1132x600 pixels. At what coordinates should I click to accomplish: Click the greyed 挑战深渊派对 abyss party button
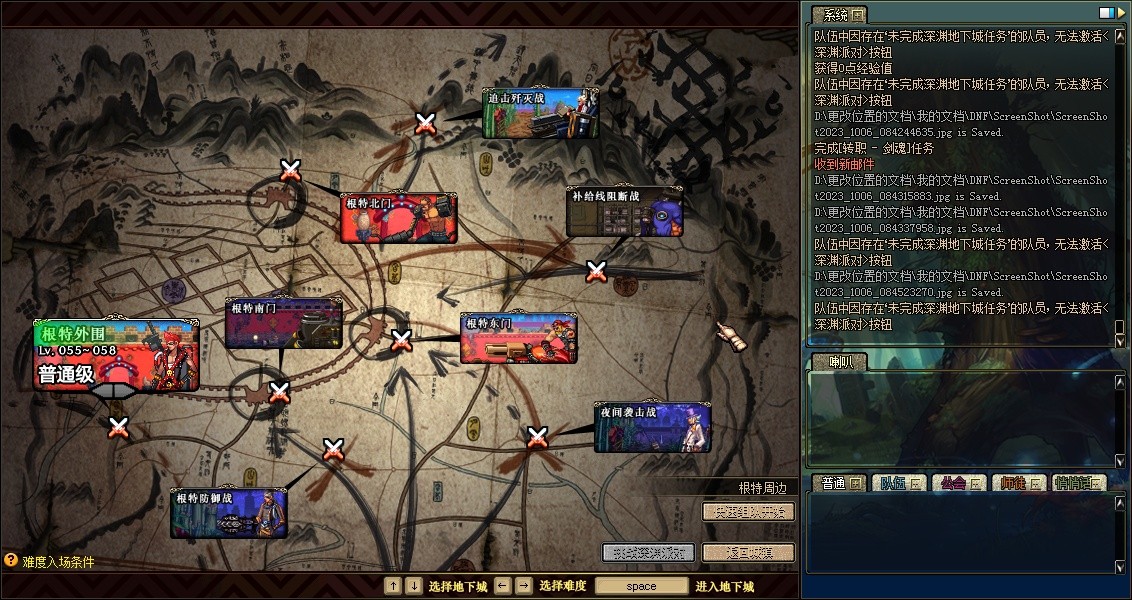[x=648, y=552]
